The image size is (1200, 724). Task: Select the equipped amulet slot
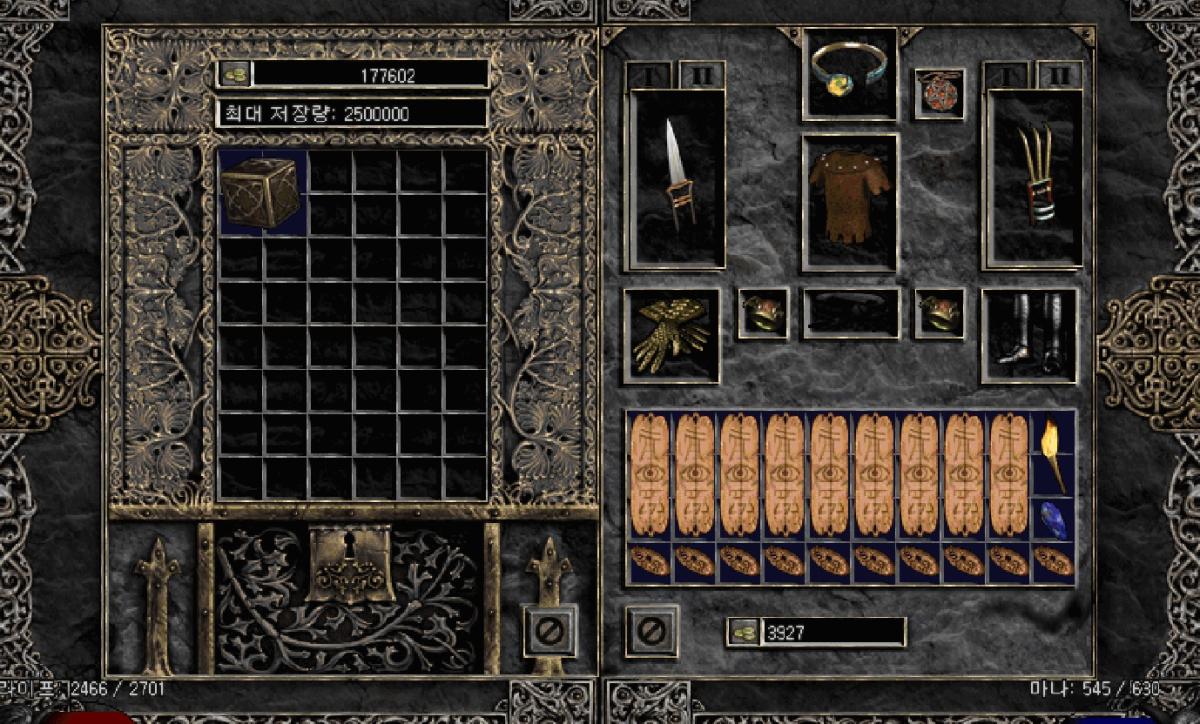pos(939,93)
